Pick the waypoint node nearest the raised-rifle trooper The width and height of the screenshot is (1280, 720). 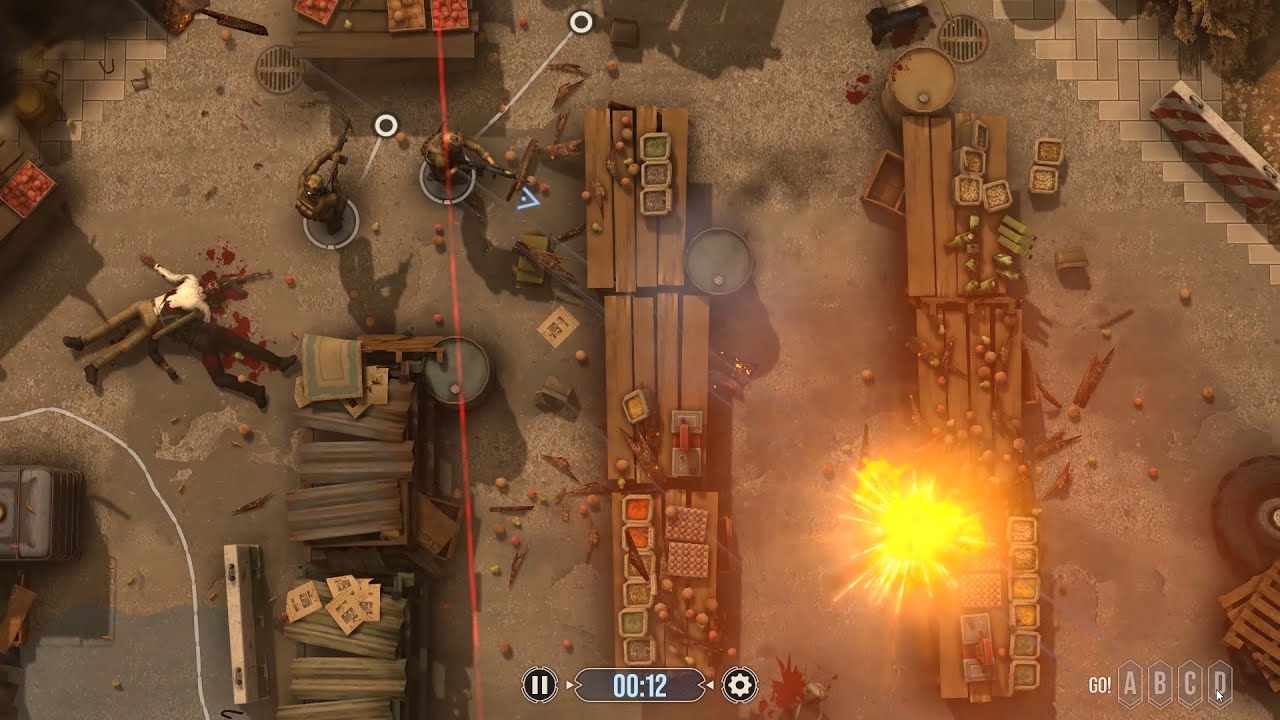(386, 125)
